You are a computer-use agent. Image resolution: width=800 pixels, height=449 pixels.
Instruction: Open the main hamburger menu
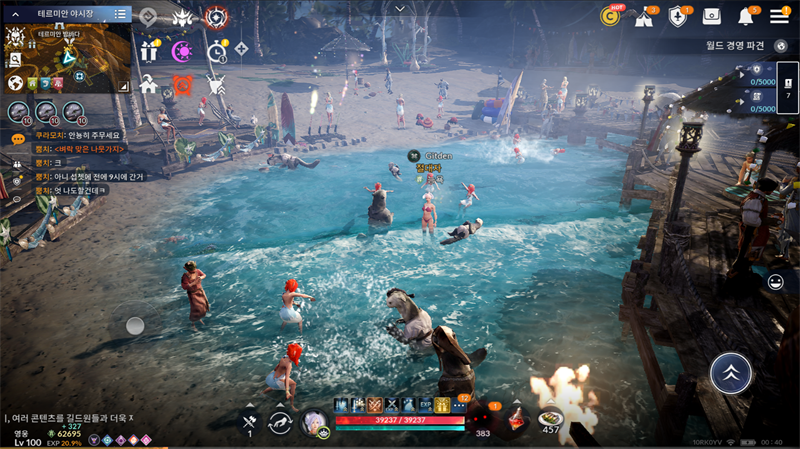coord(780,15)
